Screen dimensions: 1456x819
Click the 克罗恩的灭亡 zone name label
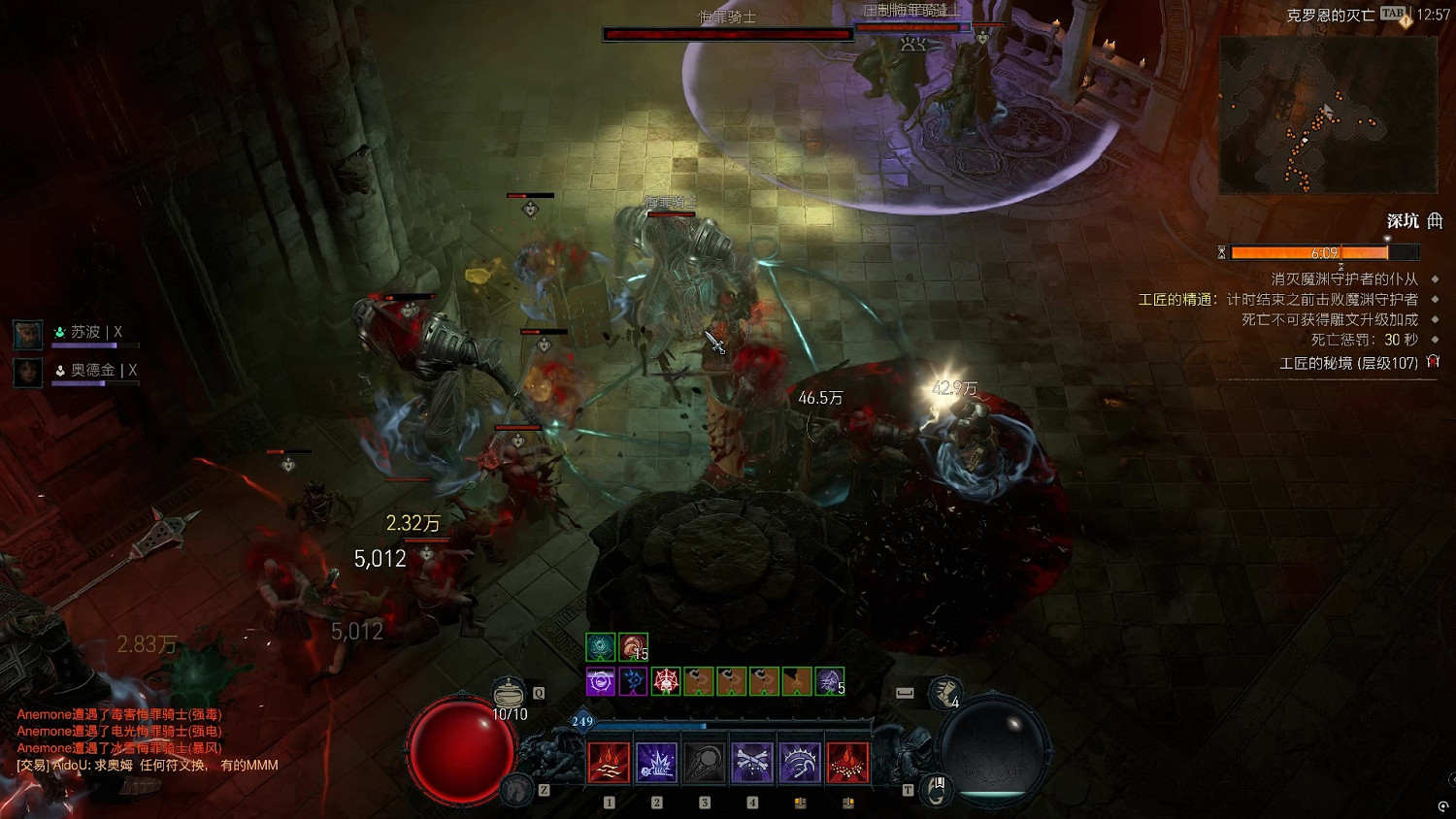coord(1330,15)
